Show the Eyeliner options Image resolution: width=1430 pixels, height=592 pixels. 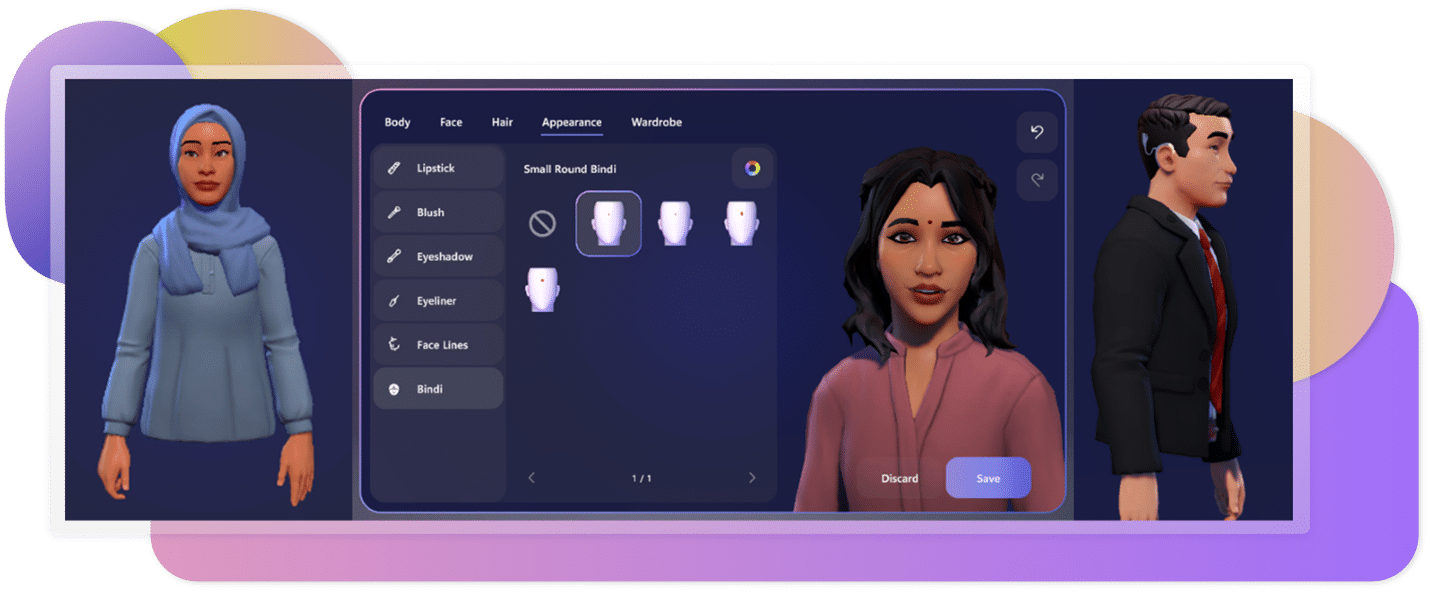[x=438, y=301]
